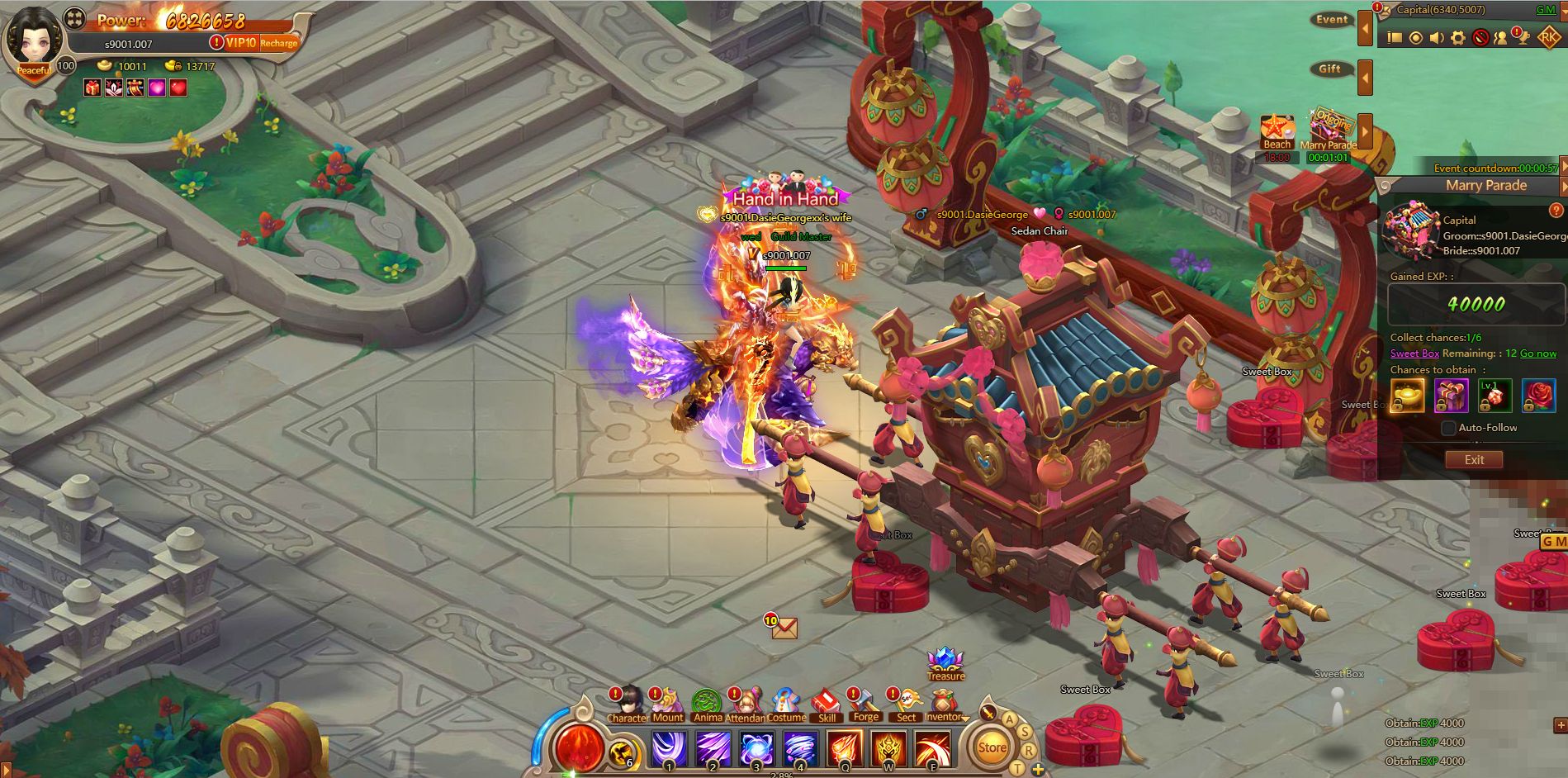
Task: Open the Forge menu
Action: pyautogui.click(x=865, y=704)
